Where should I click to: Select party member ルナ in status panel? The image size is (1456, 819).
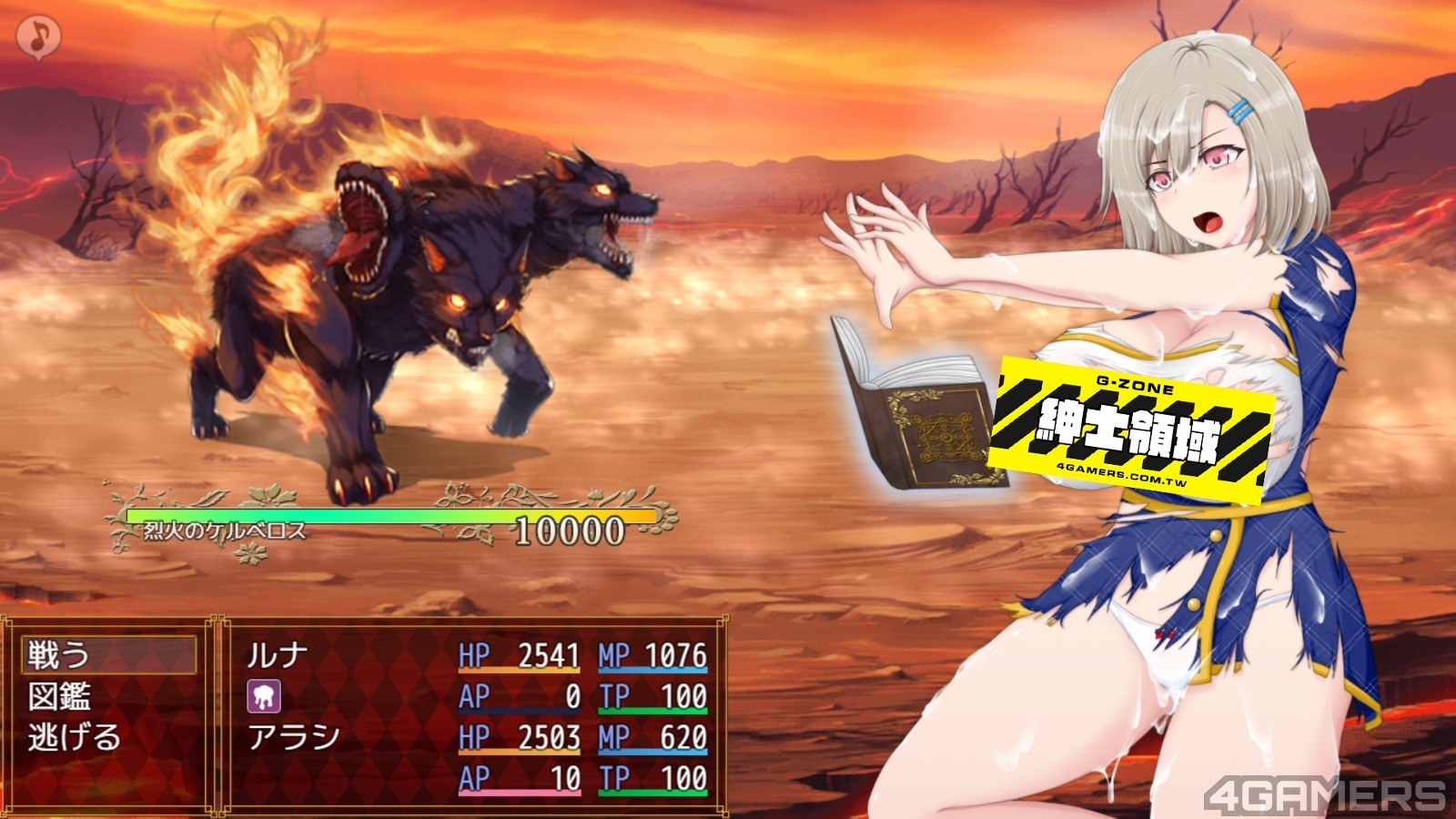pyautogui.click(x=278, y=655)
